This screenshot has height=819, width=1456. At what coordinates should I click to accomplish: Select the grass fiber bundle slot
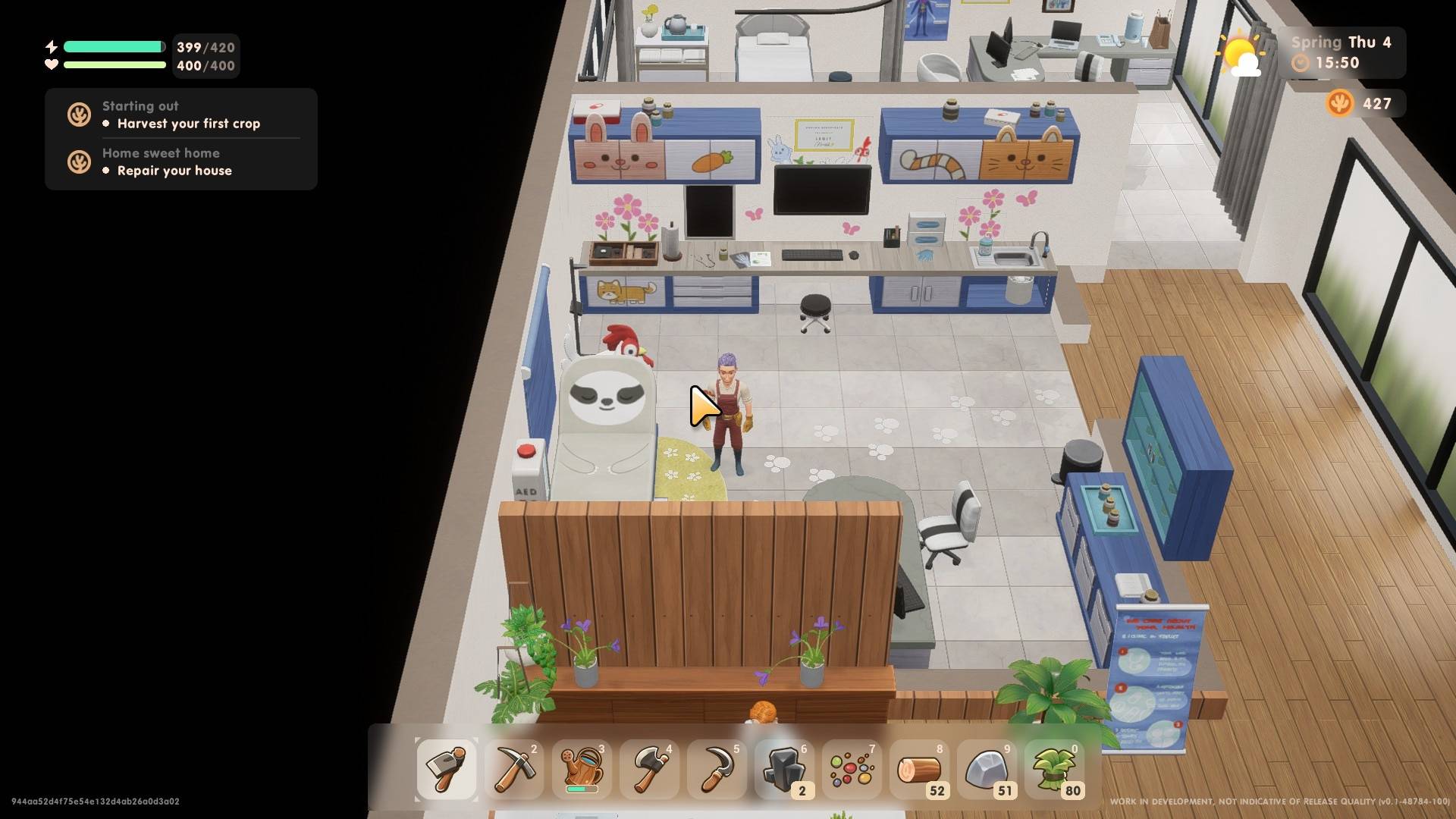tap(1054, 769)
